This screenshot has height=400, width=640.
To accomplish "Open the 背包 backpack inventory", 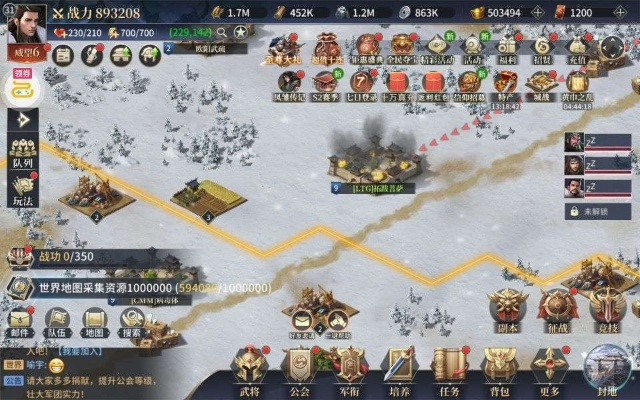I will click(x=500, y=366).
